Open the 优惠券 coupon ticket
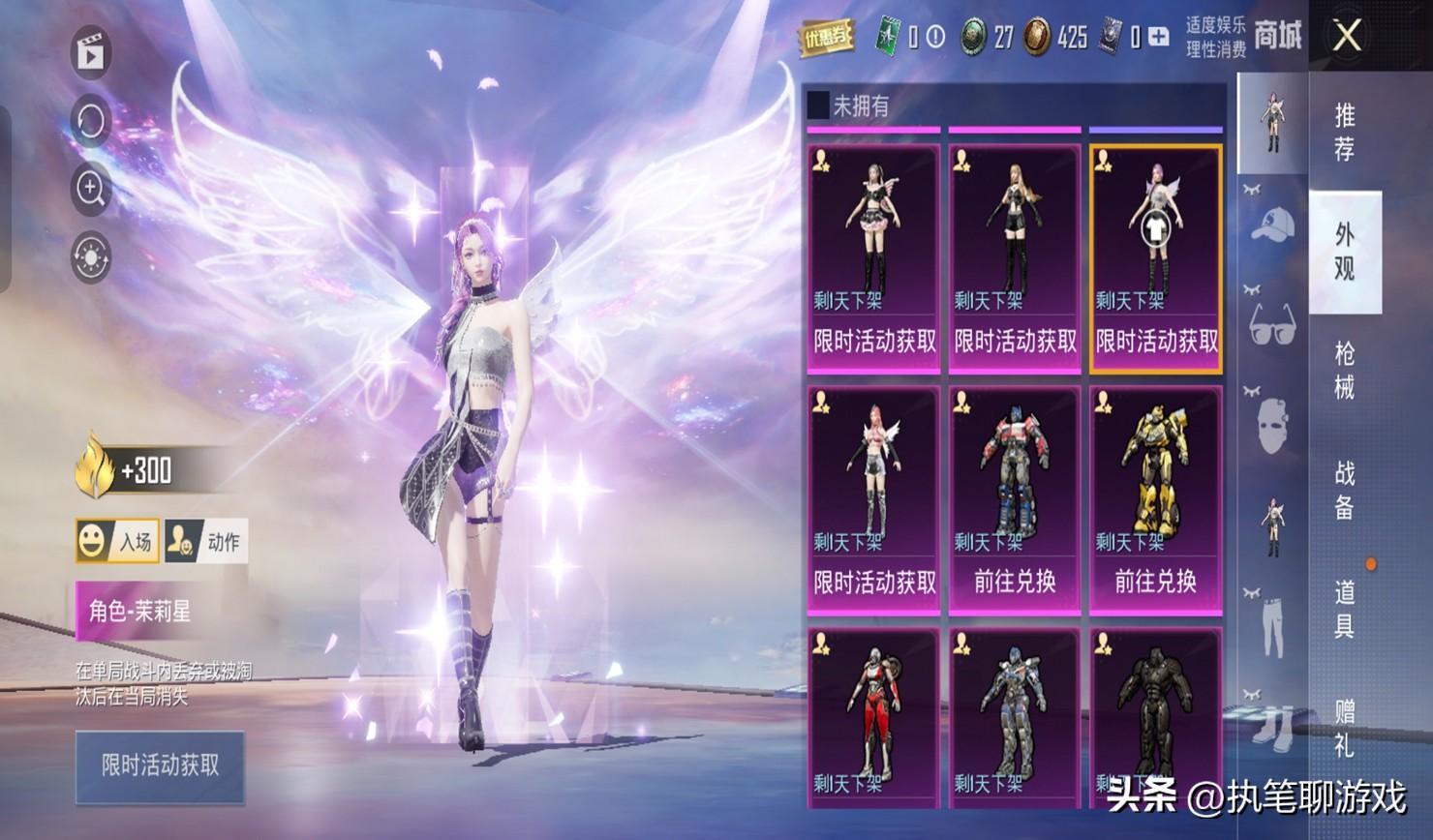This screenshot has height=840, width=1433. [826, 38]
